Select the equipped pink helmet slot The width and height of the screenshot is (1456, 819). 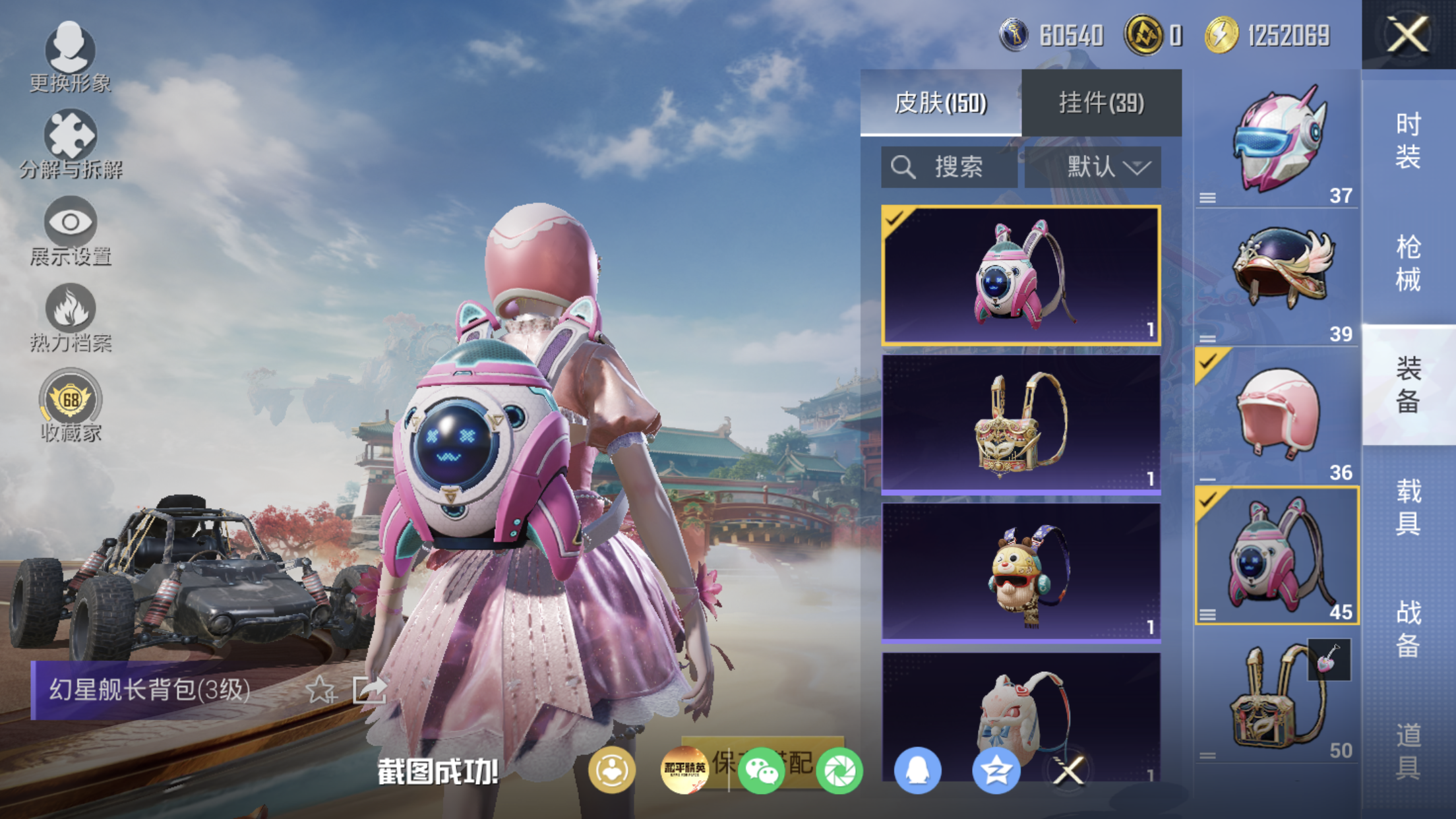point(1277,415)
